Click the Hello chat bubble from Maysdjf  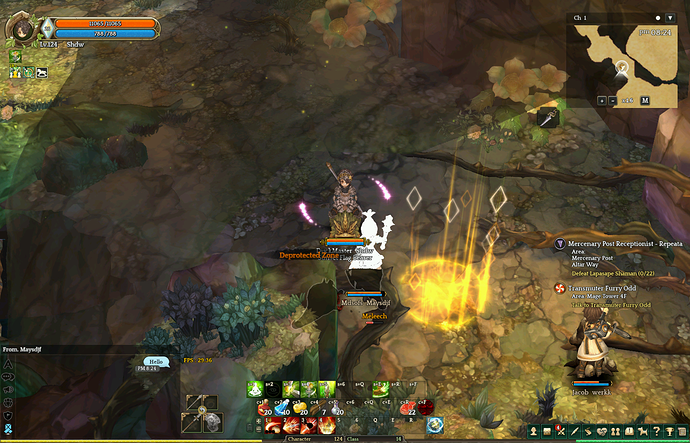[156, 363]
